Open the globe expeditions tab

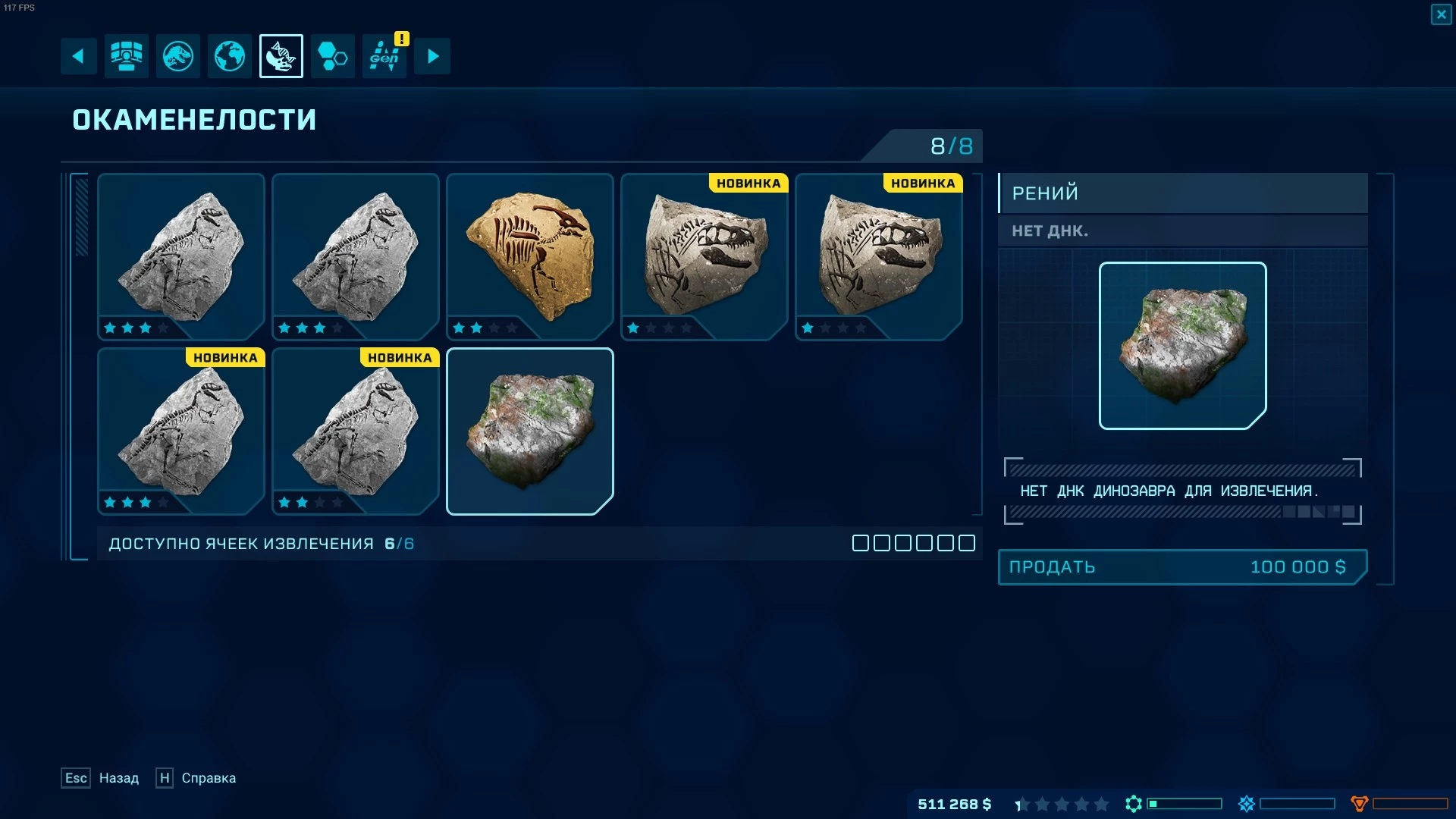[230, 56]
